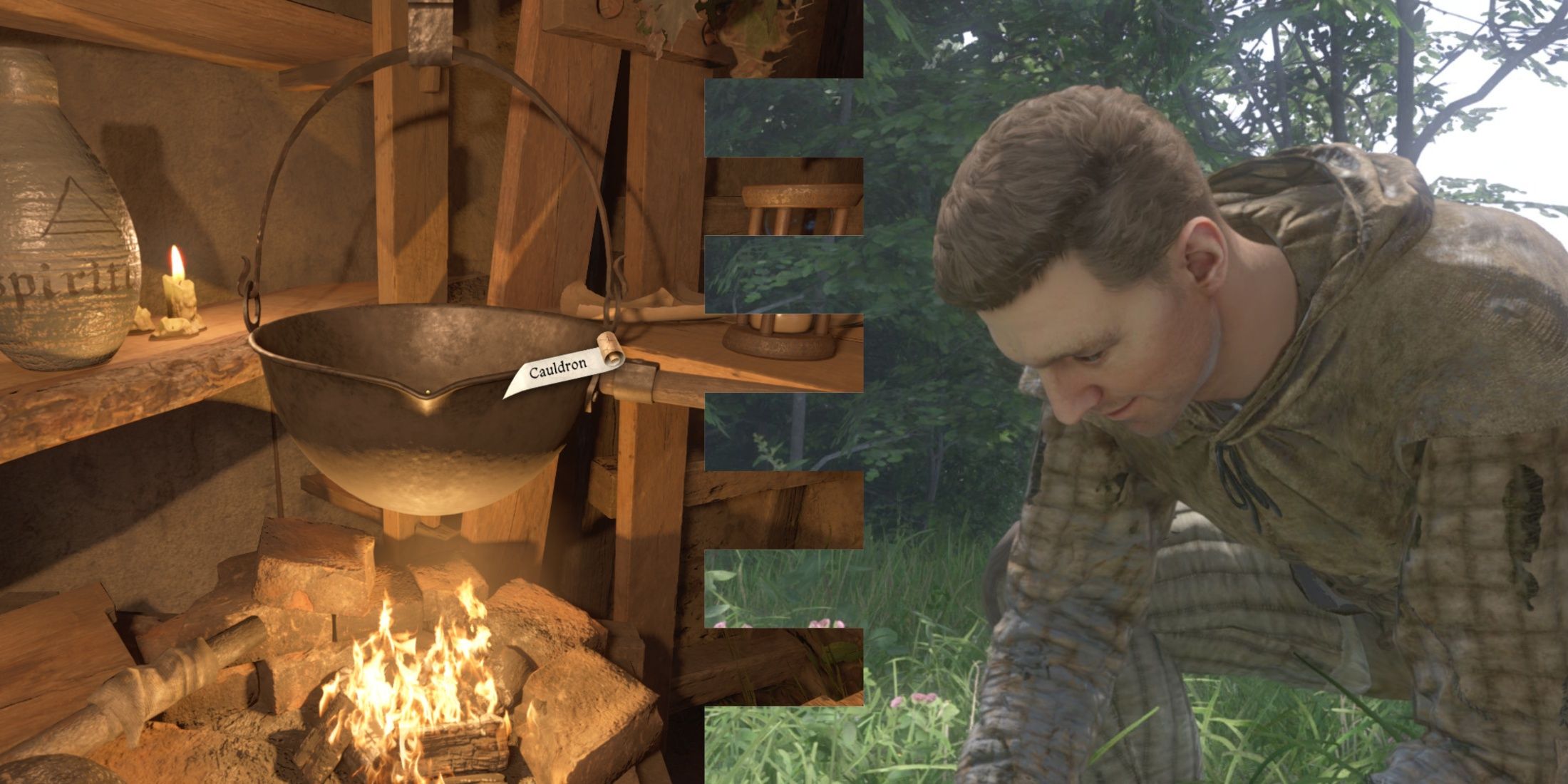
Task: Click the Cauldron scroll label
Action: (561, 368)
